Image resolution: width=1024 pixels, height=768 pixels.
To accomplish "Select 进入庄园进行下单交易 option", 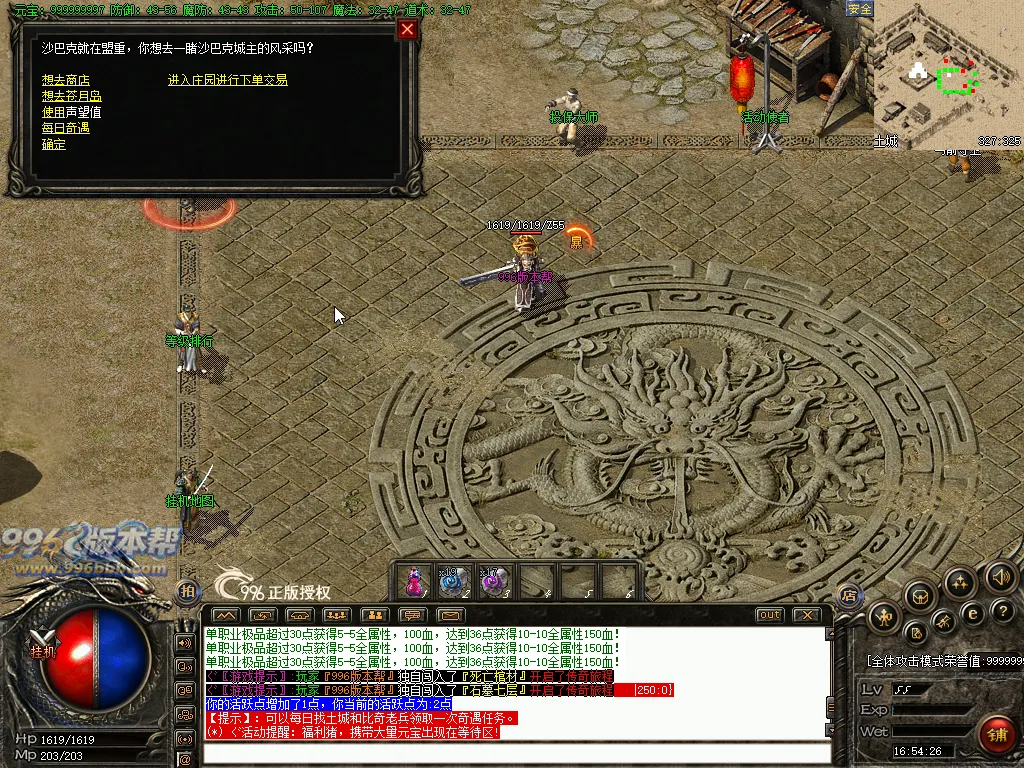I will coord(227,80).
